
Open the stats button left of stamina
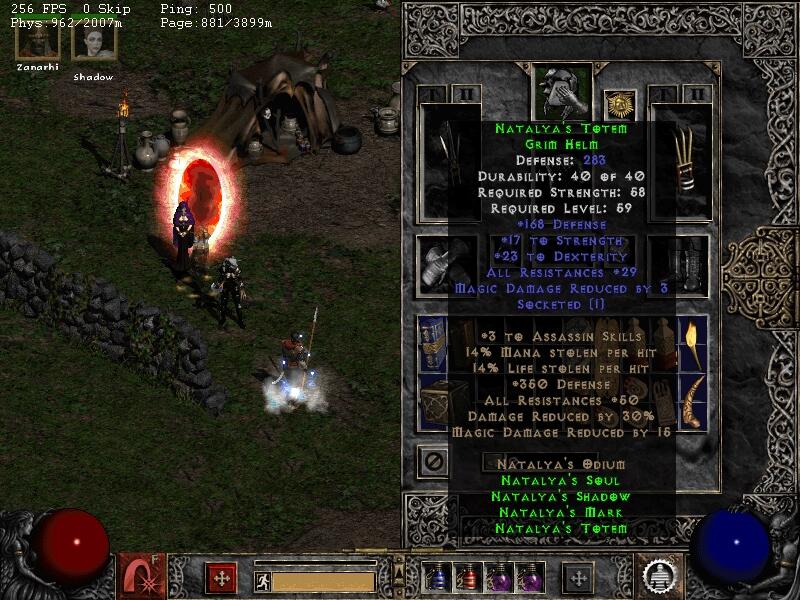click(221, 578)
